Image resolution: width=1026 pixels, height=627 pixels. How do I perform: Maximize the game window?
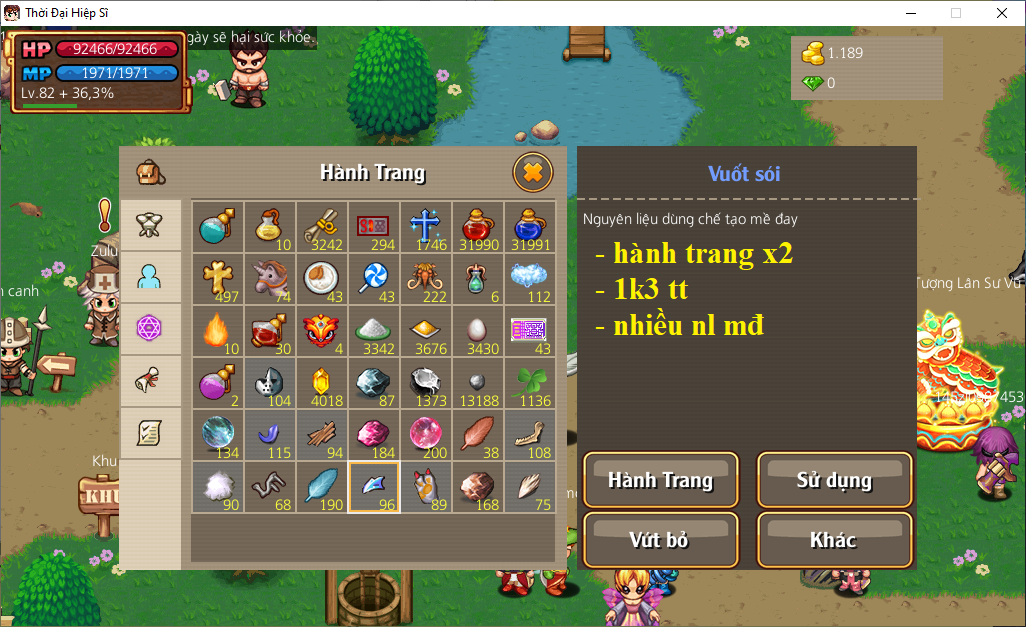[x=956, y=13]
